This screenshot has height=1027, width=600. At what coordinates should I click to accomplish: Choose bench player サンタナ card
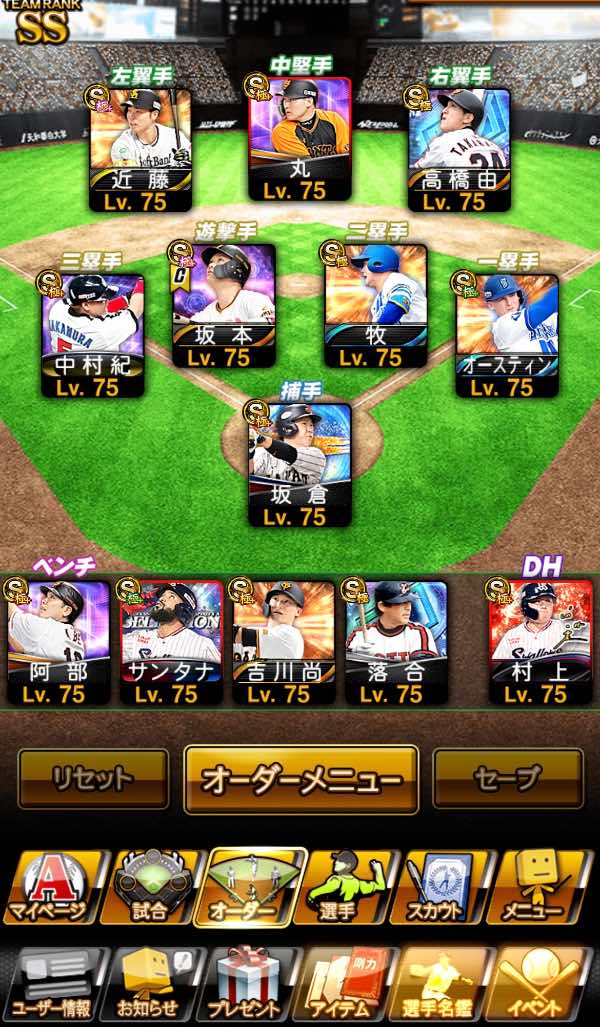click(x=171, y=640)
